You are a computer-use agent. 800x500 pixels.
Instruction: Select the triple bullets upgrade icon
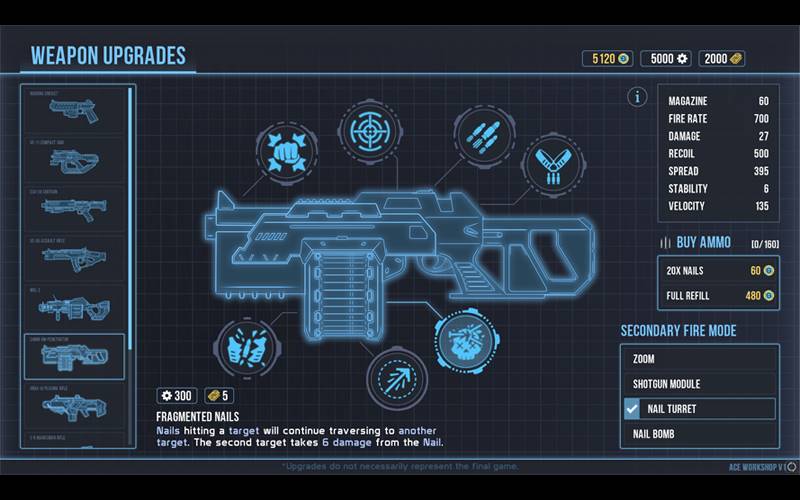point(484,136)
